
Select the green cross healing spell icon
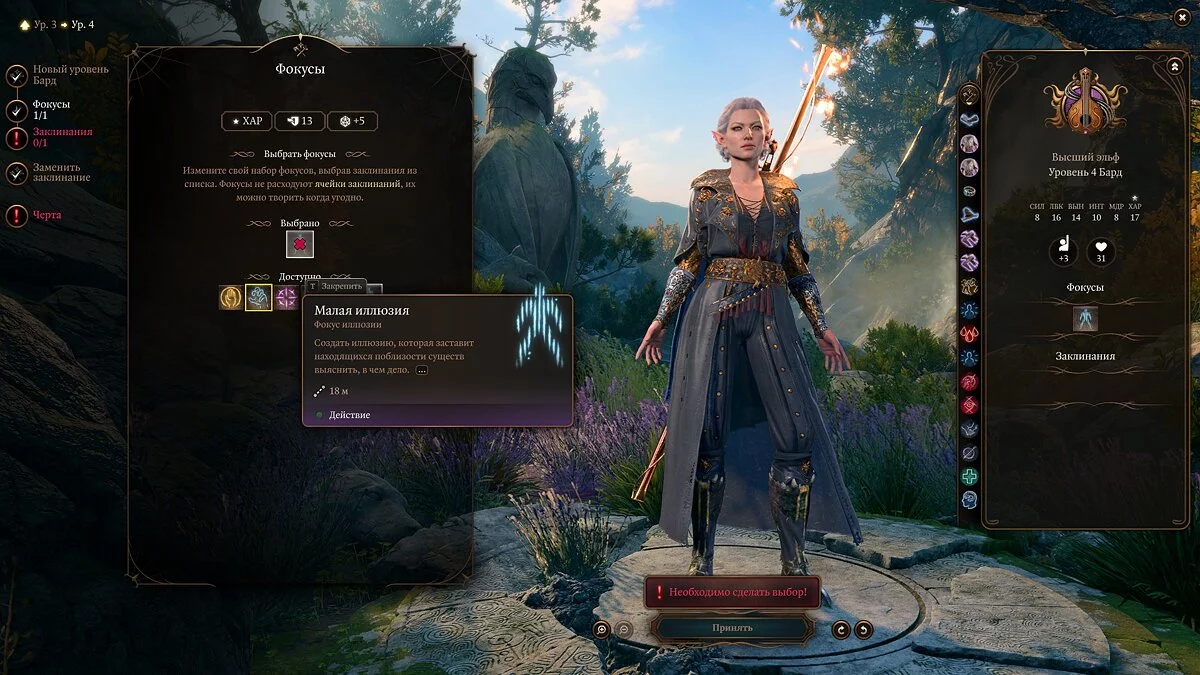coord(969,477)
